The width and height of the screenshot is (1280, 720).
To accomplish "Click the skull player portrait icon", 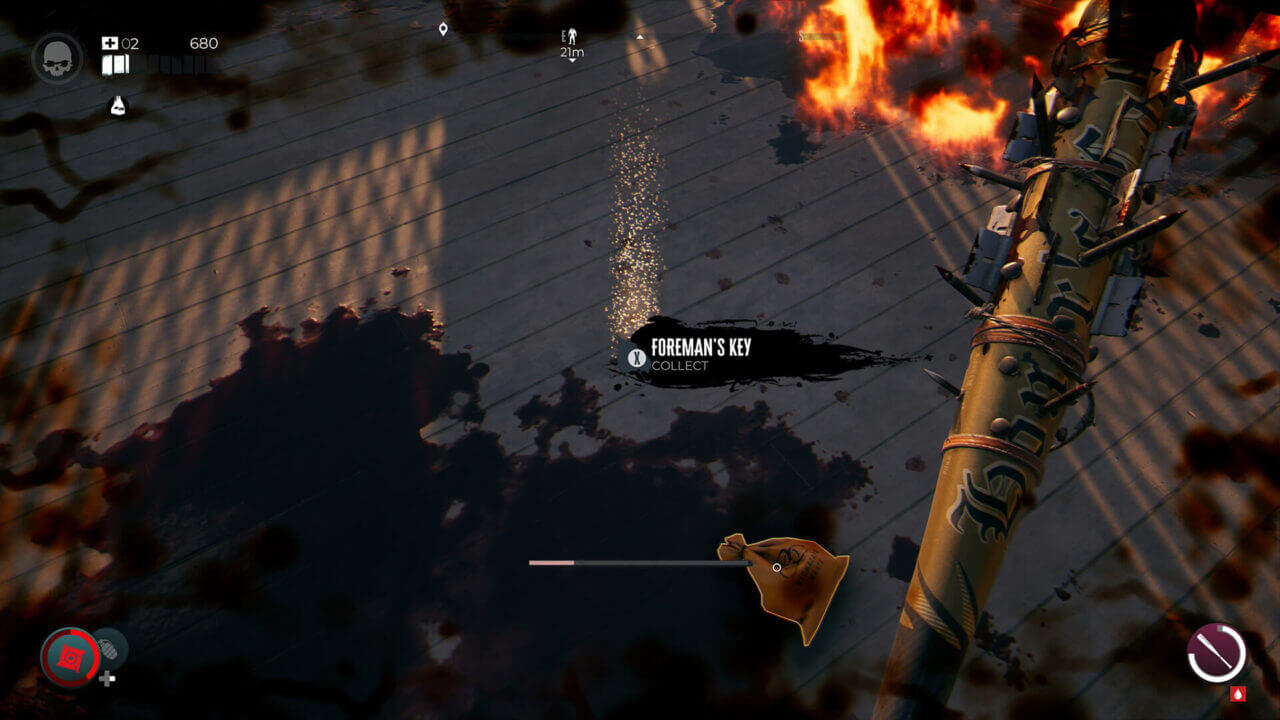I will click(57, 56).
